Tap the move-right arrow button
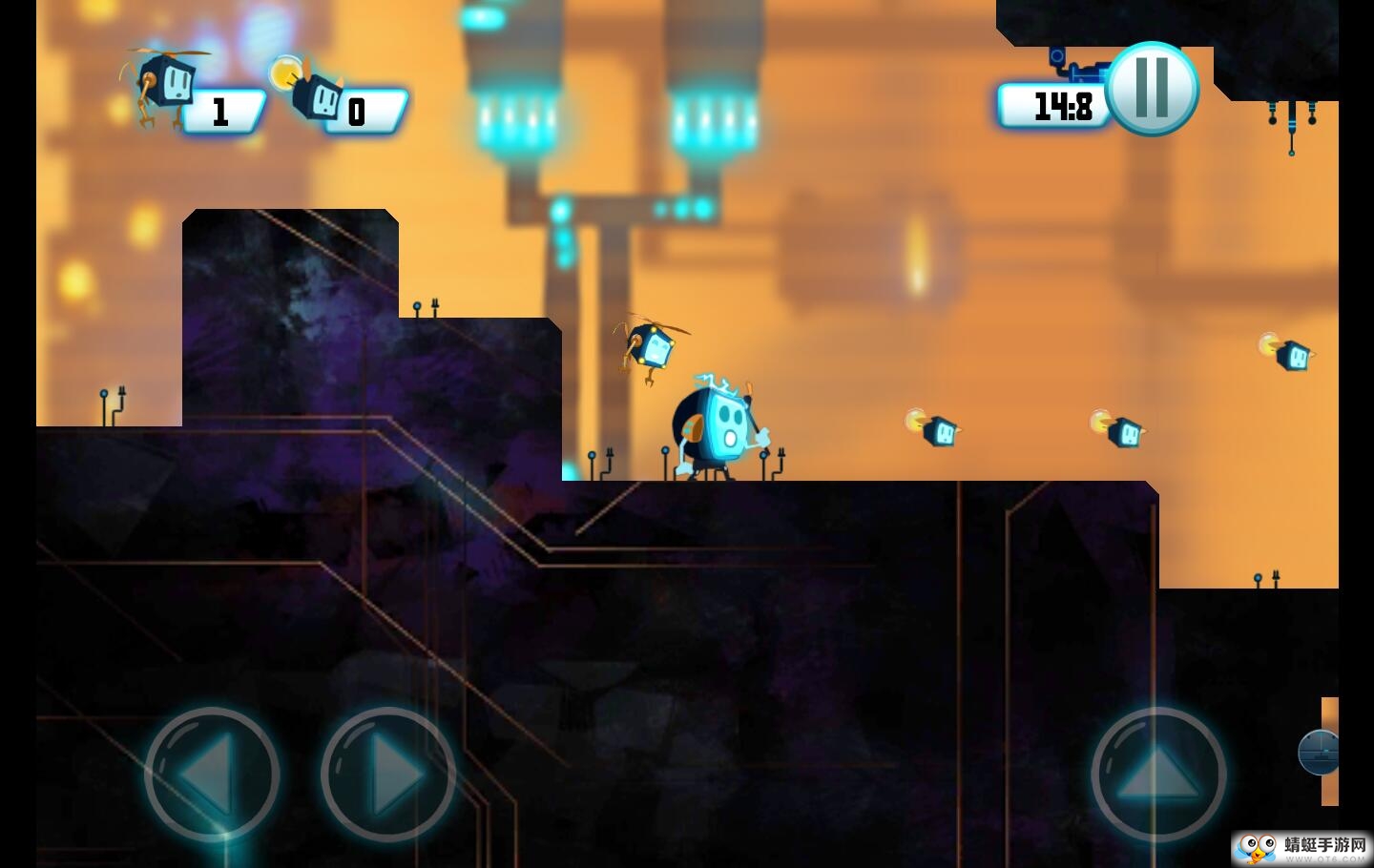Image resolution: width=1374 pixels, height=868 pixels. point(387,775)
